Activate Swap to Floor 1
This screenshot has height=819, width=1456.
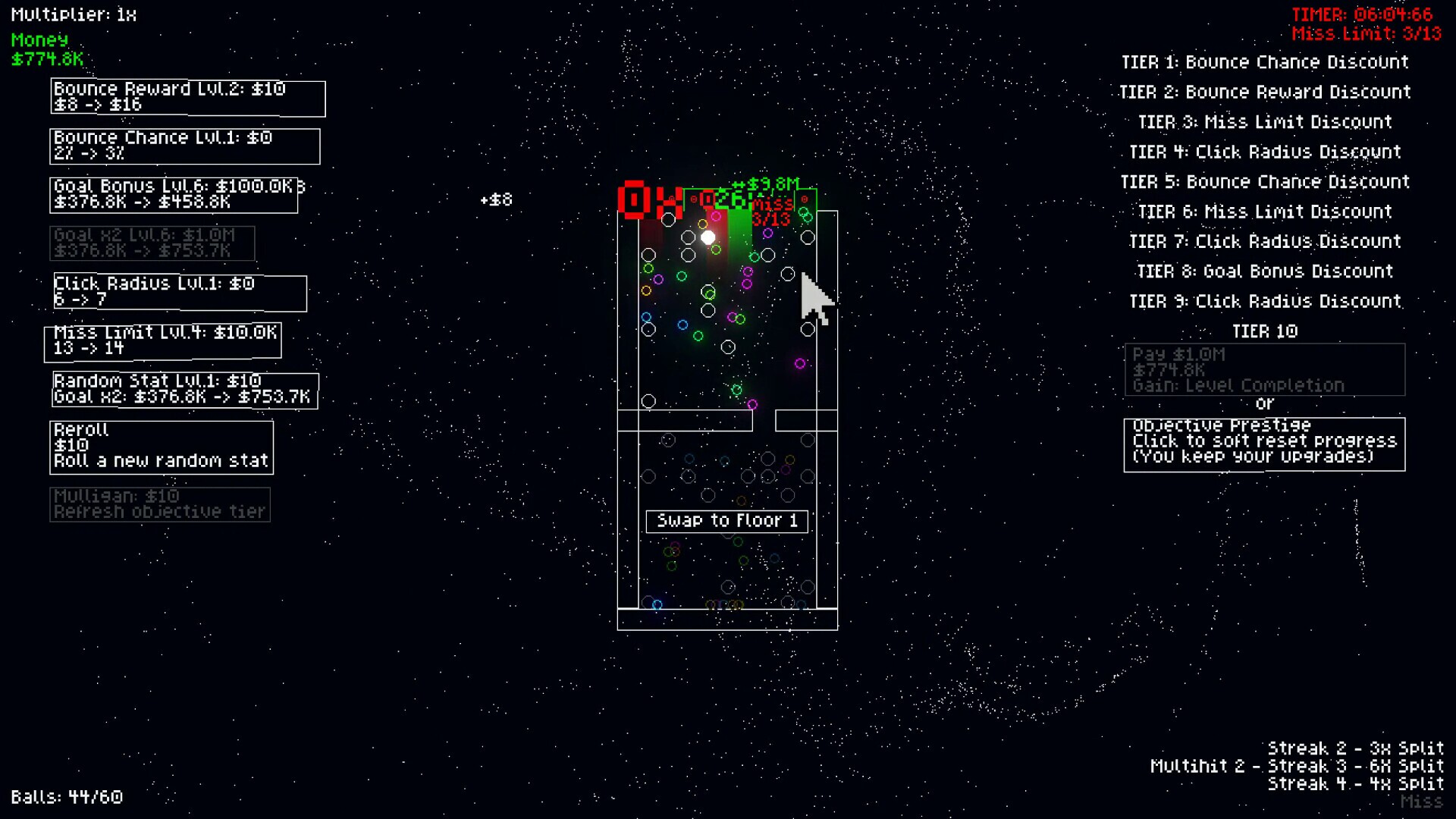[726, 521]
